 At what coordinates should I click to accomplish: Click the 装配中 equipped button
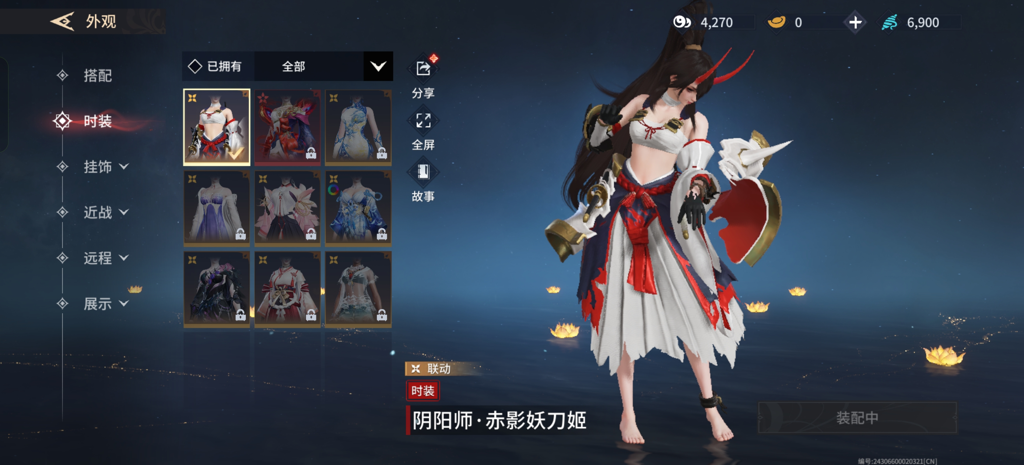pos(857,418)
